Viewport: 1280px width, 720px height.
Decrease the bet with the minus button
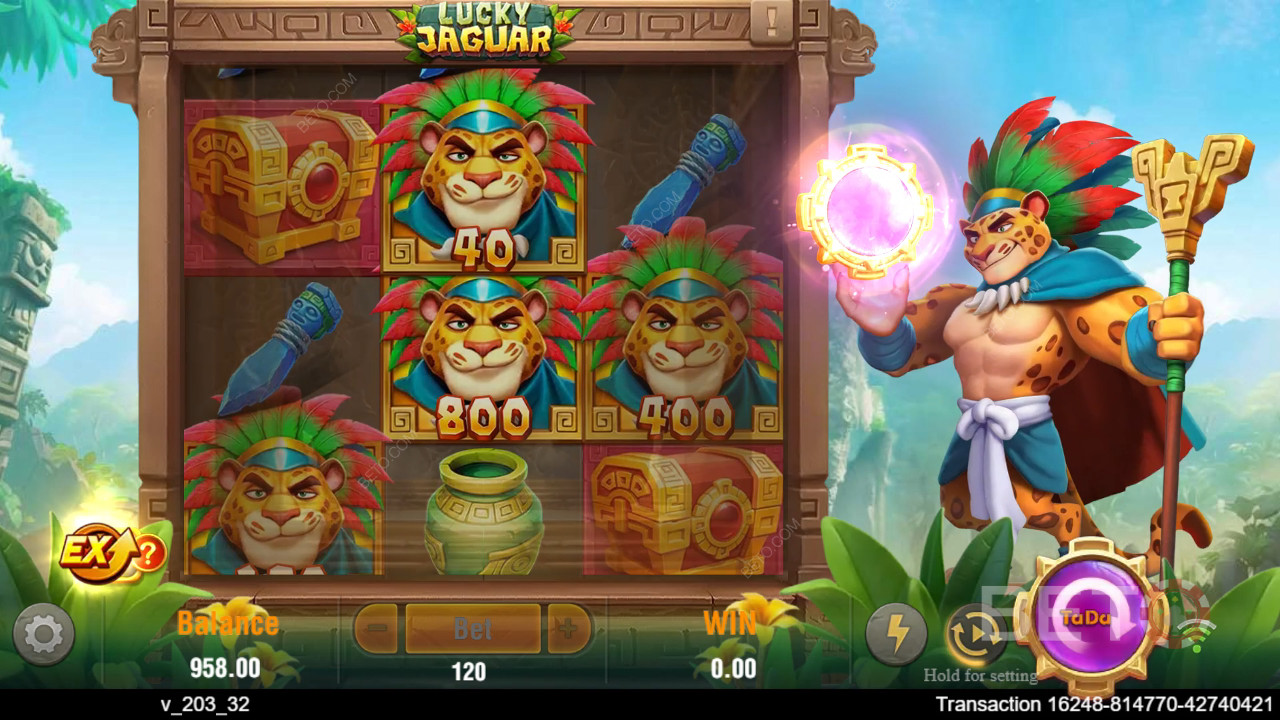(x=377, y=629)
